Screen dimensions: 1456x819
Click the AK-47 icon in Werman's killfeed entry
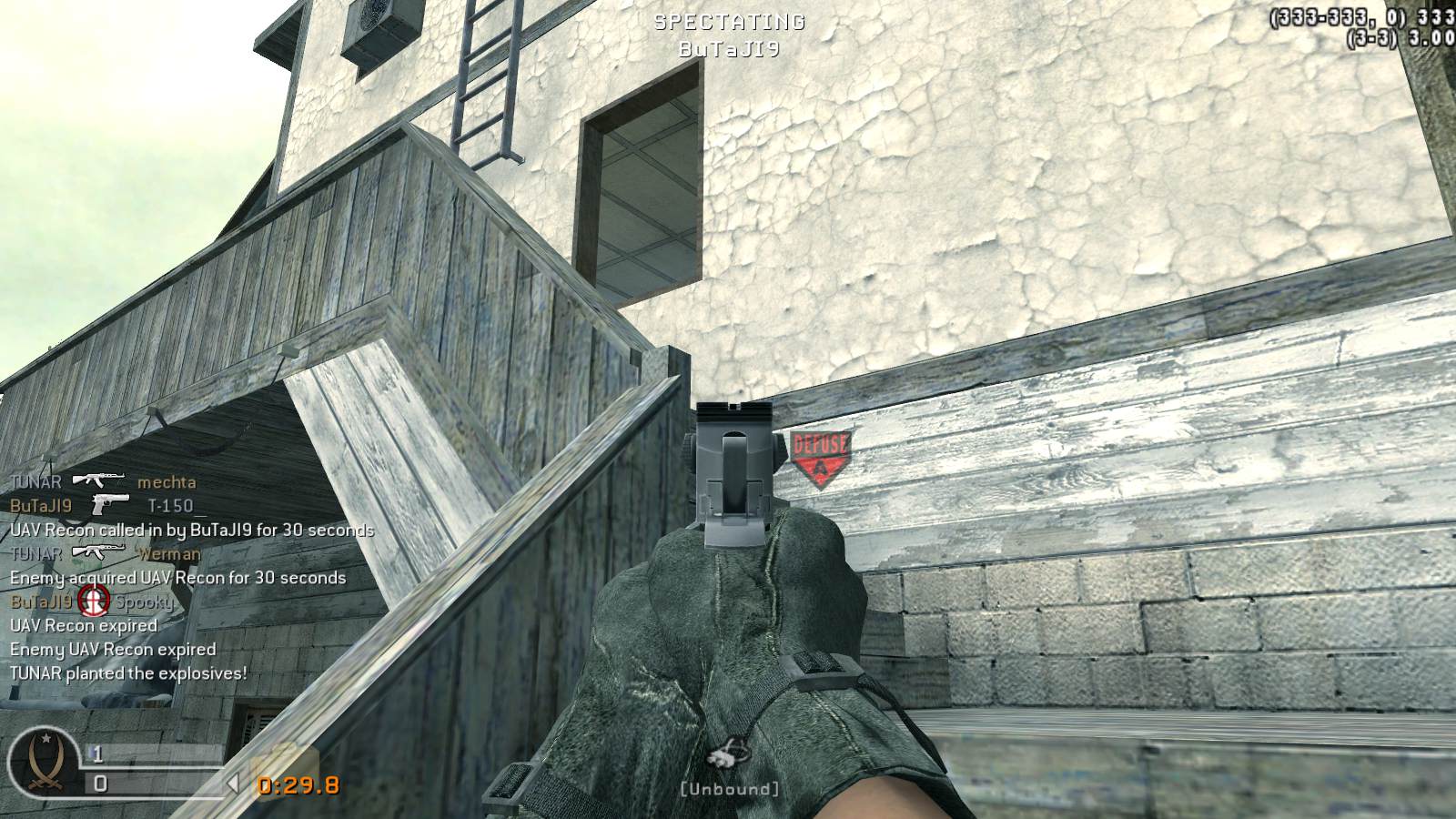pos(100,551)
